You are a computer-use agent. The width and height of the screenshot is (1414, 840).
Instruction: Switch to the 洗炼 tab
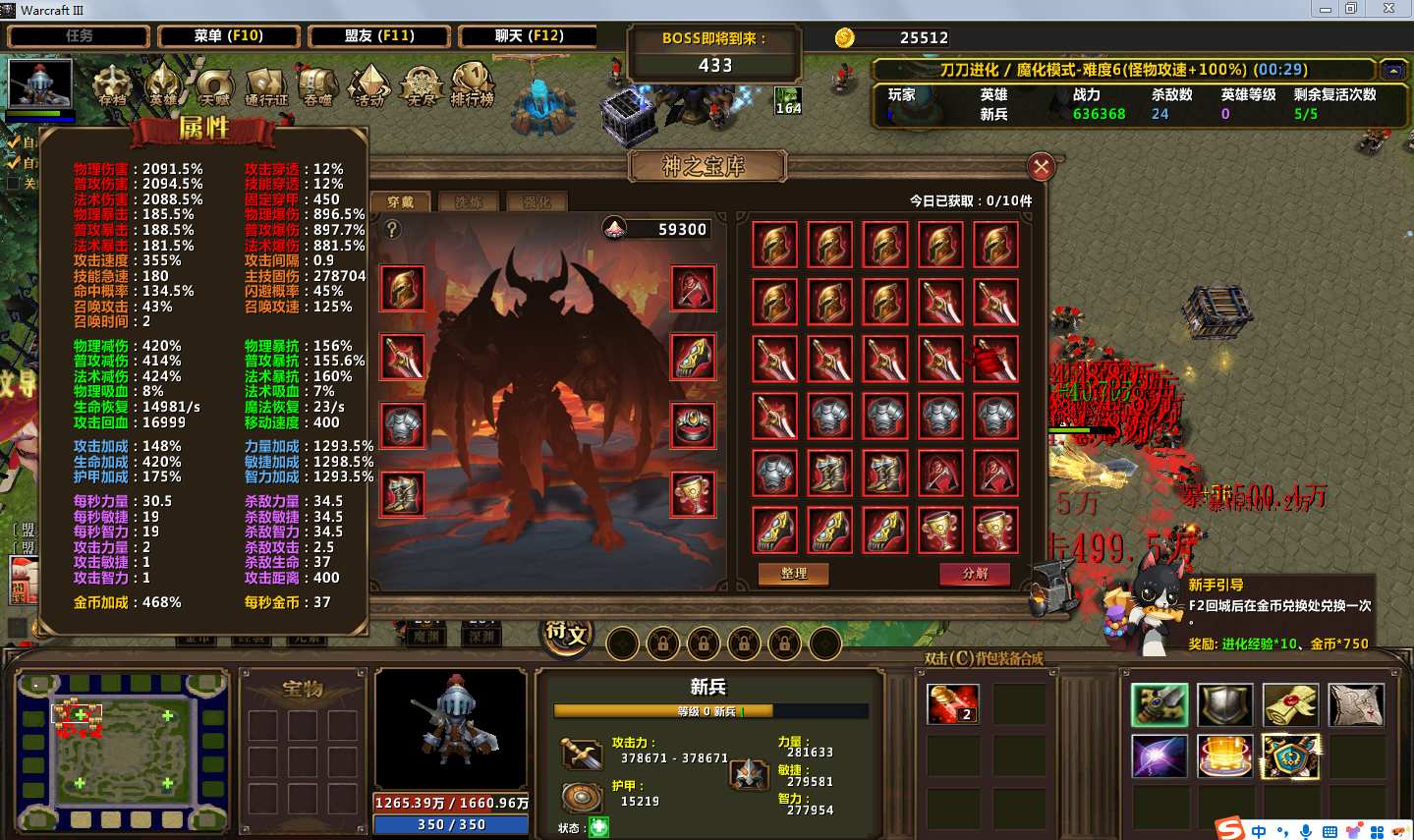coord(469,202)
